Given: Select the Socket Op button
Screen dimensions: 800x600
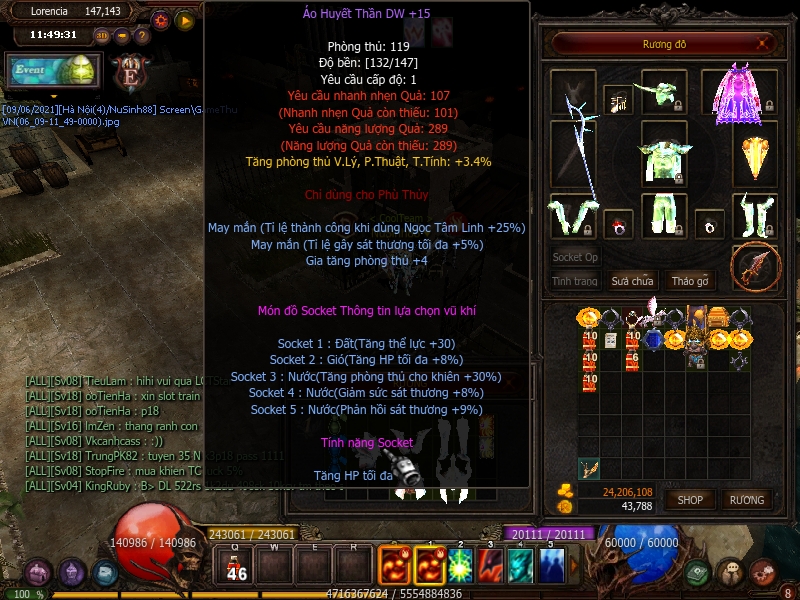Looking at the screenshot, I should [x=575, y=257].
